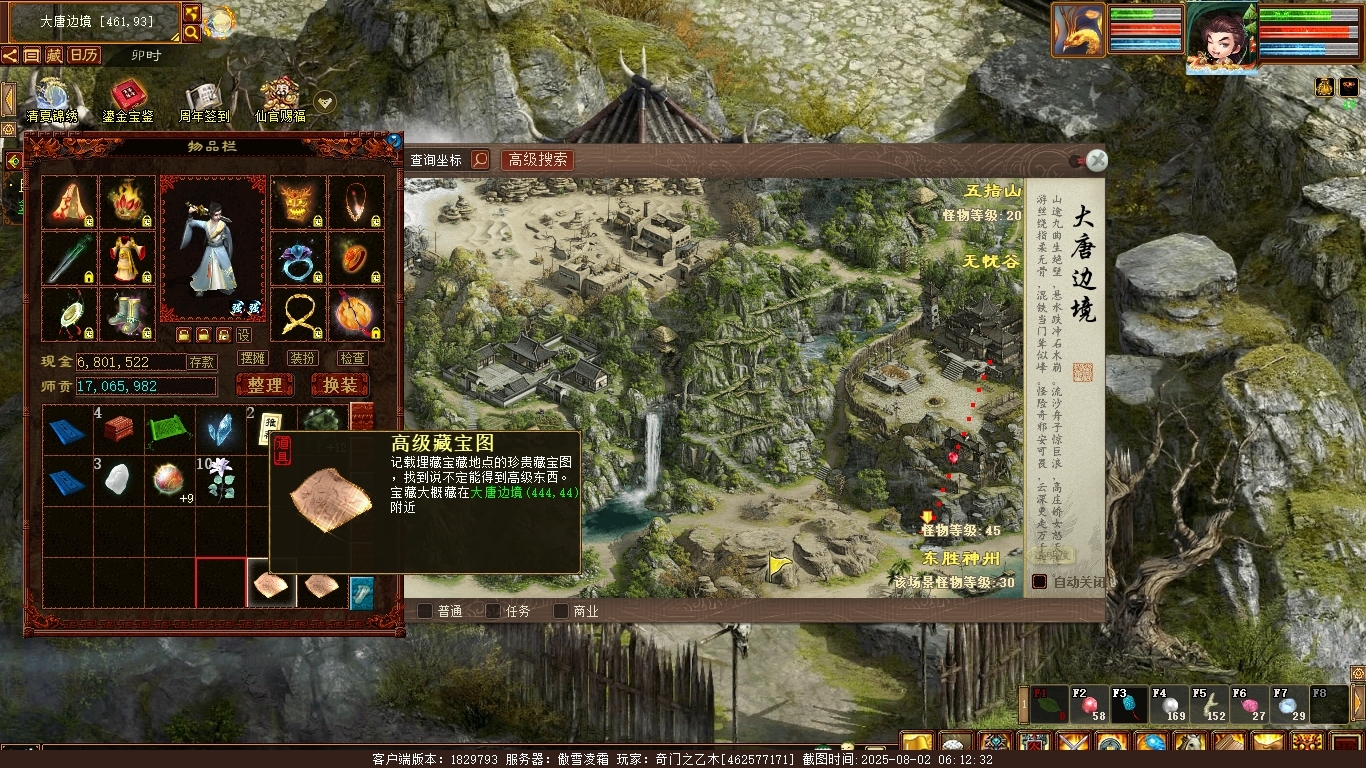
Task: Open the 摆摊 stall button
Action: click(253, 358)
